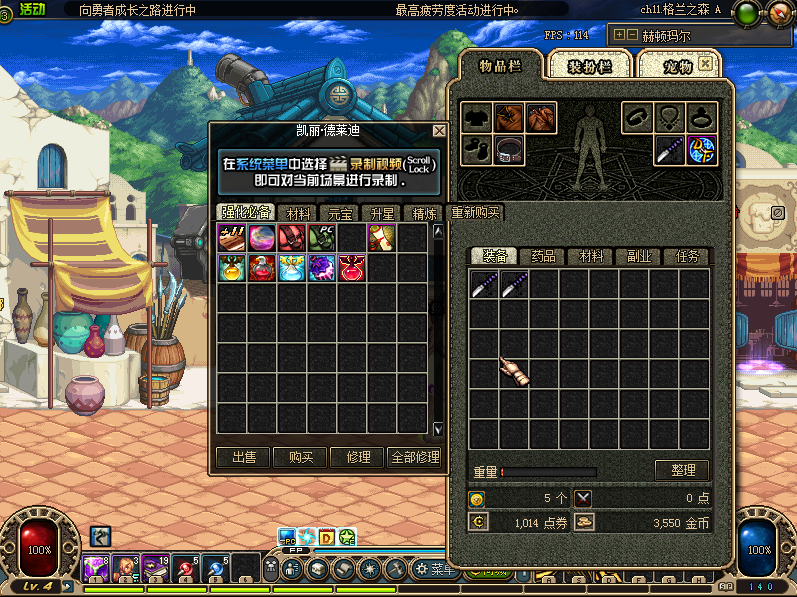Open the 重新购买 (Buyback) tab

point(476,212)
